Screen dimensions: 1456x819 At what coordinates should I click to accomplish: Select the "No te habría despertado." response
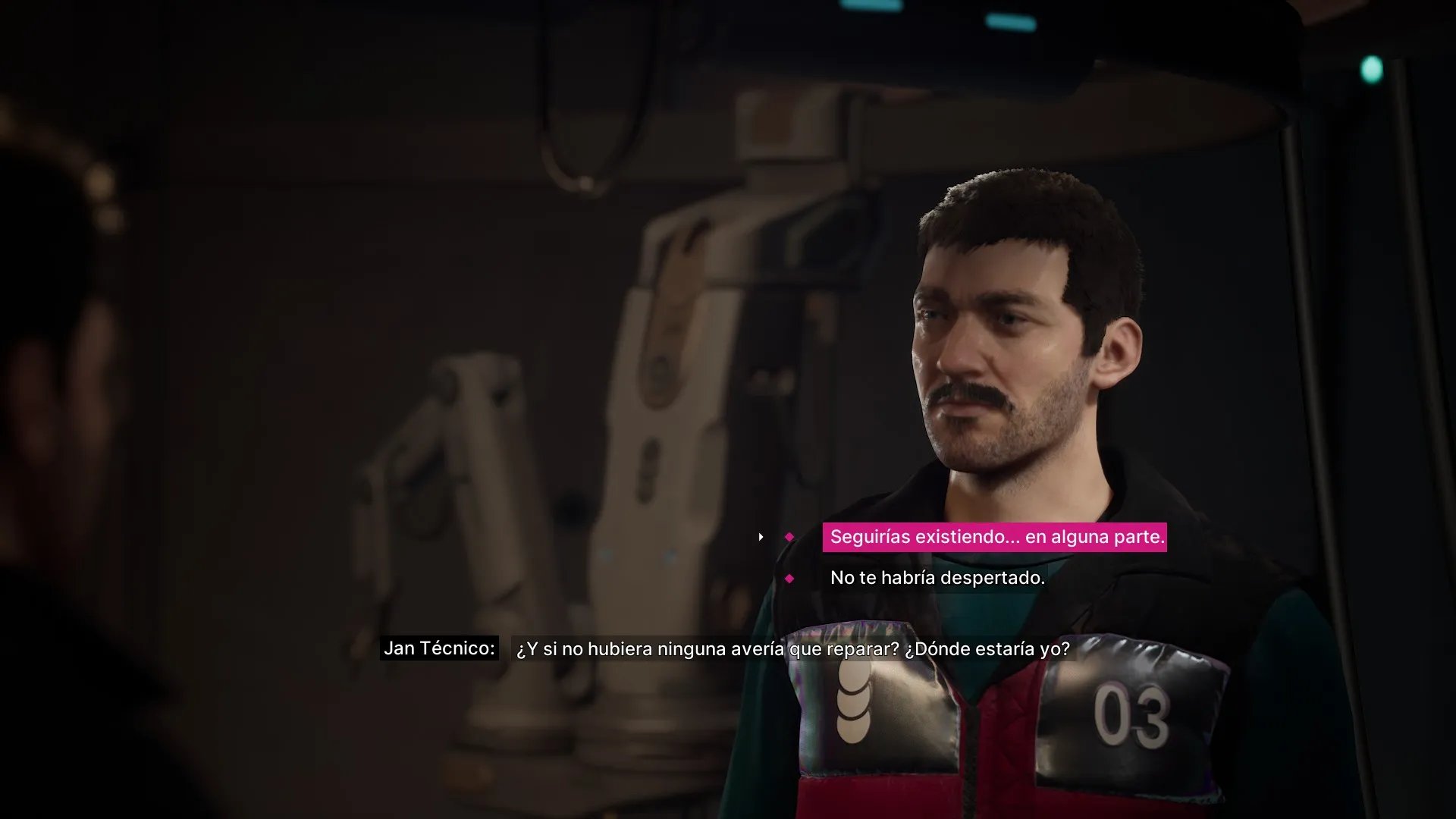pos(937,578)
